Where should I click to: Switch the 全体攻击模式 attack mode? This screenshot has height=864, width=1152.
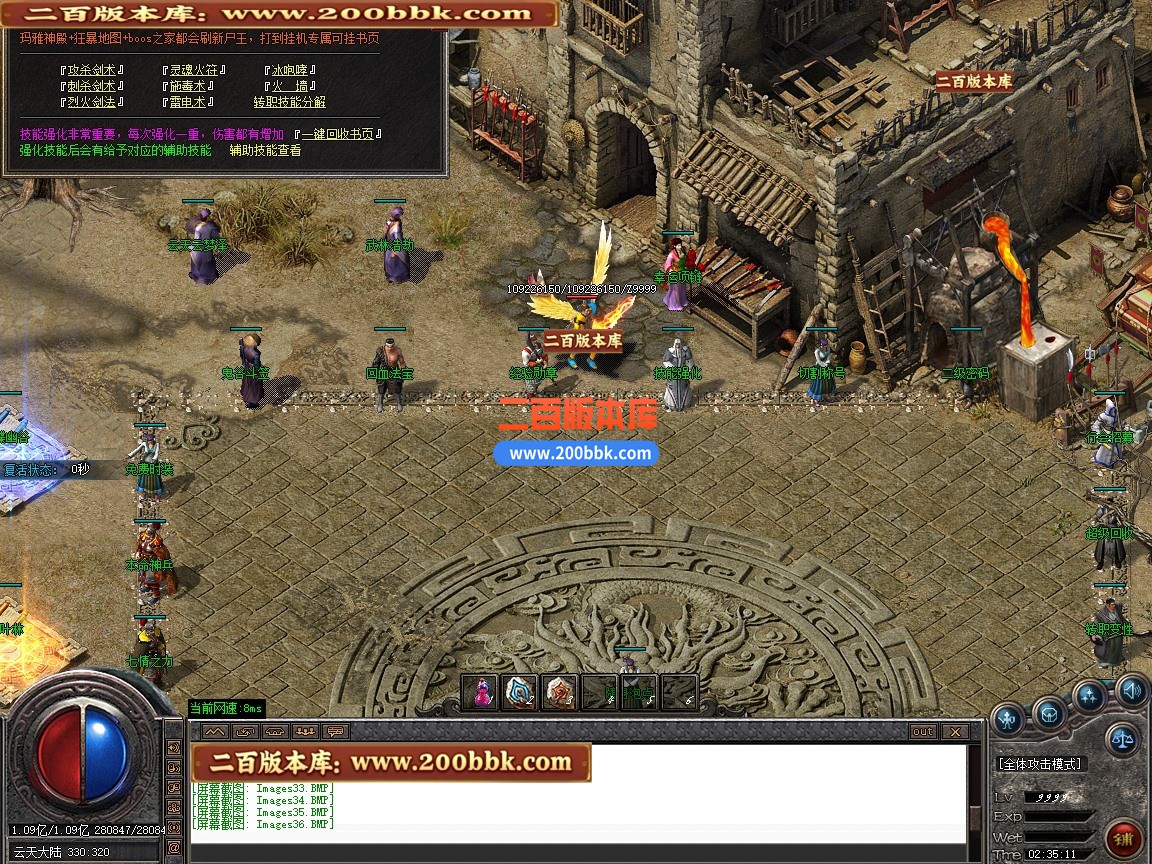click(1040, 764)
